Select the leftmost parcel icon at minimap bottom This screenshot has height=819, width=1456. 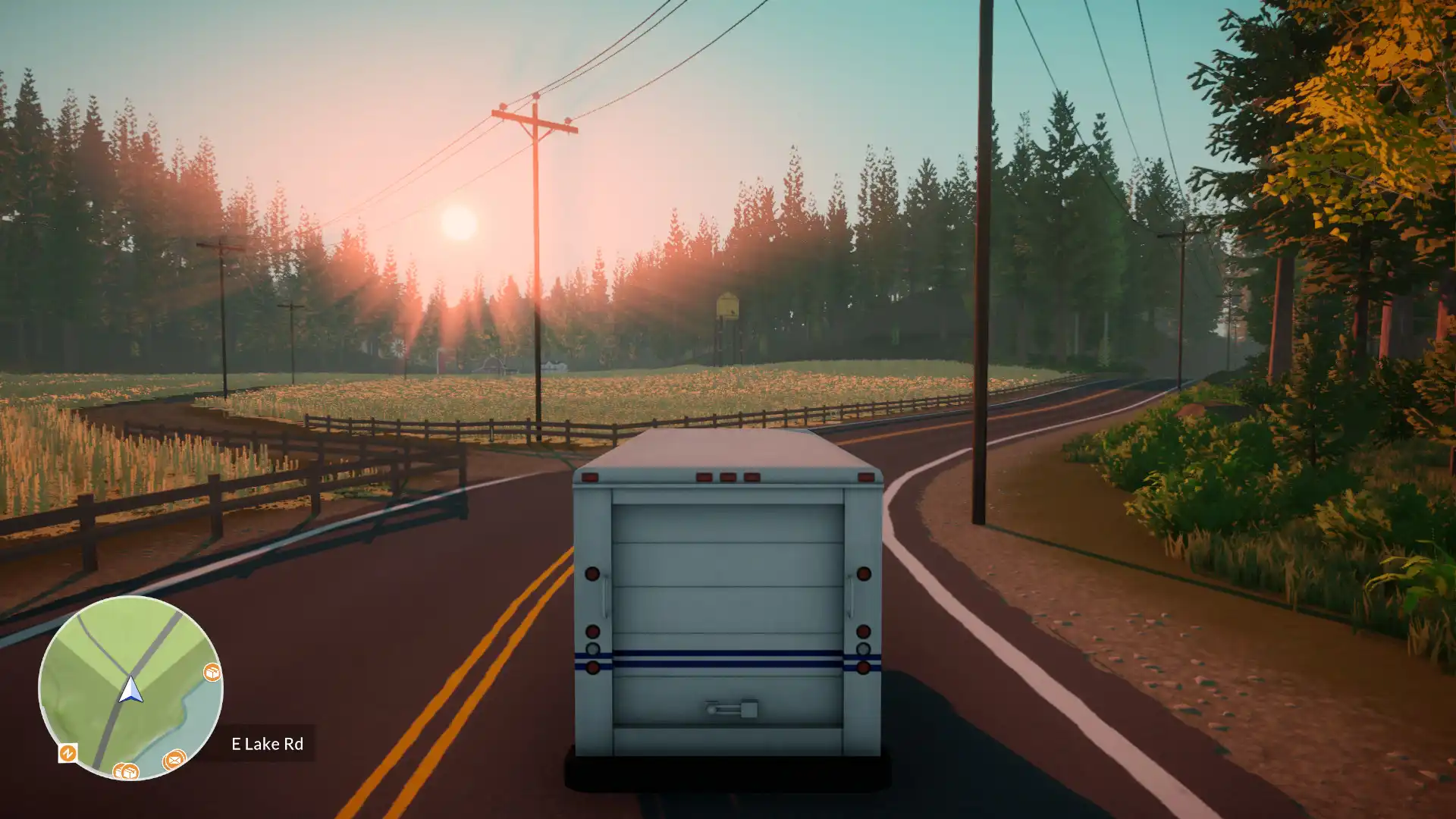(x=118, y=772)
